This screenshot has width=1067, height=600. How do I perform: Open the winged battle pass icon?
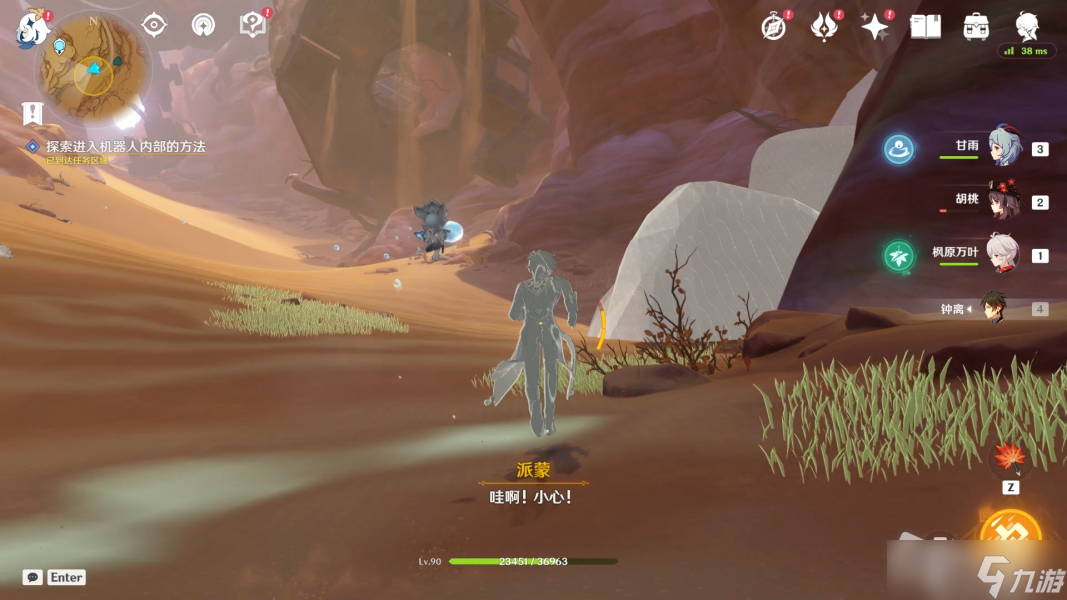click(x=824, y=27)
